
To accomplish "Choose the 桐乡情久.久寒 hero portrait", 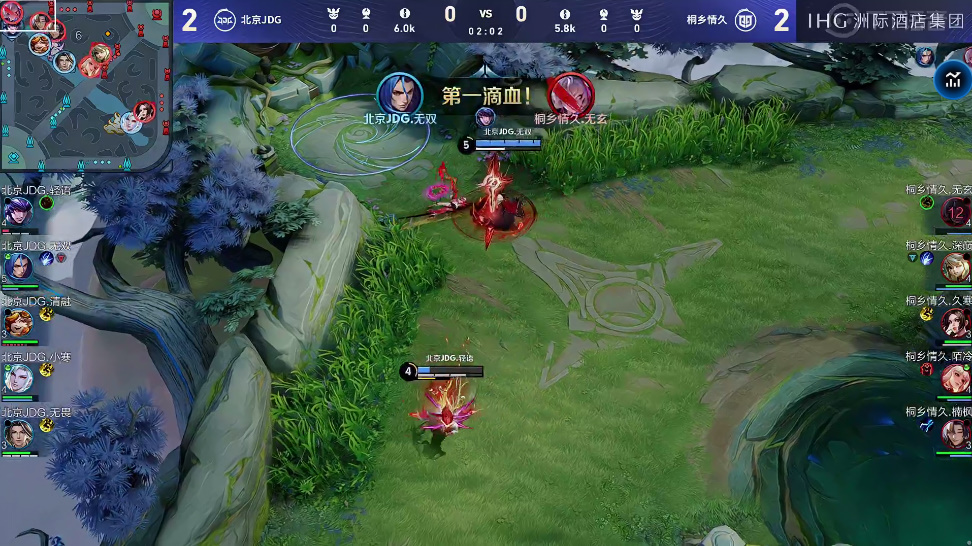I will click(954, 323).
